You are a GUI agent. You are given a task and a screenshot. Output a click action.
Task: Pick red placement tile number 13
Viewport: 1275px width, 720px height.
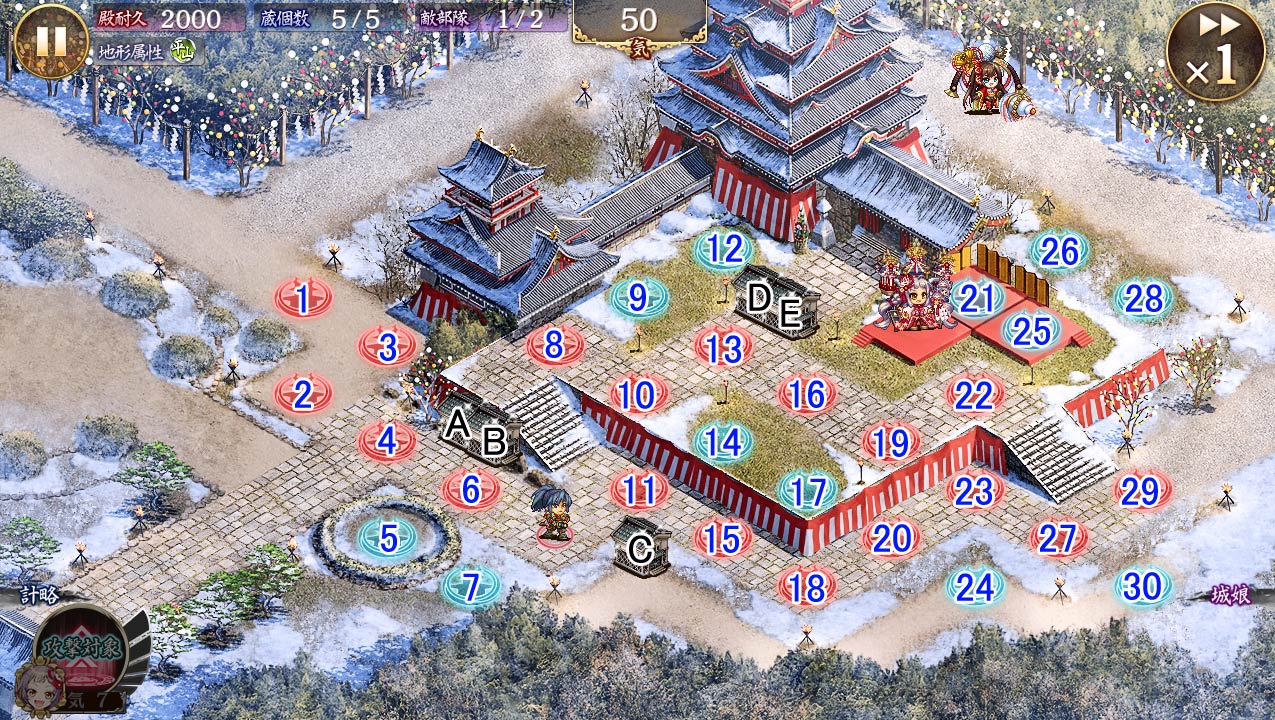pos(723,348)
